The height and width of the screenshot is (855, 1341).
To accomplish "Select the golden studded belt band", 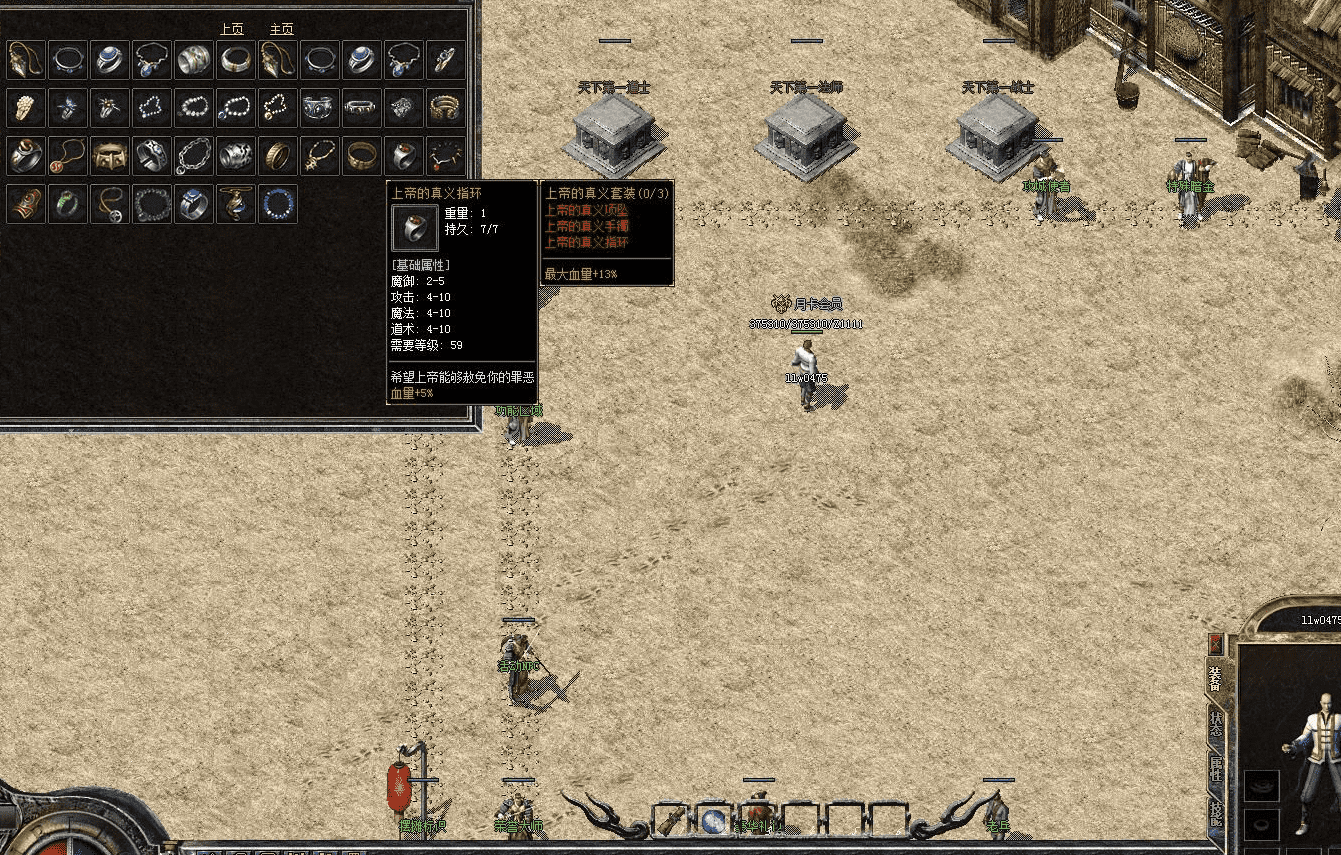I will tap(110, 156).
